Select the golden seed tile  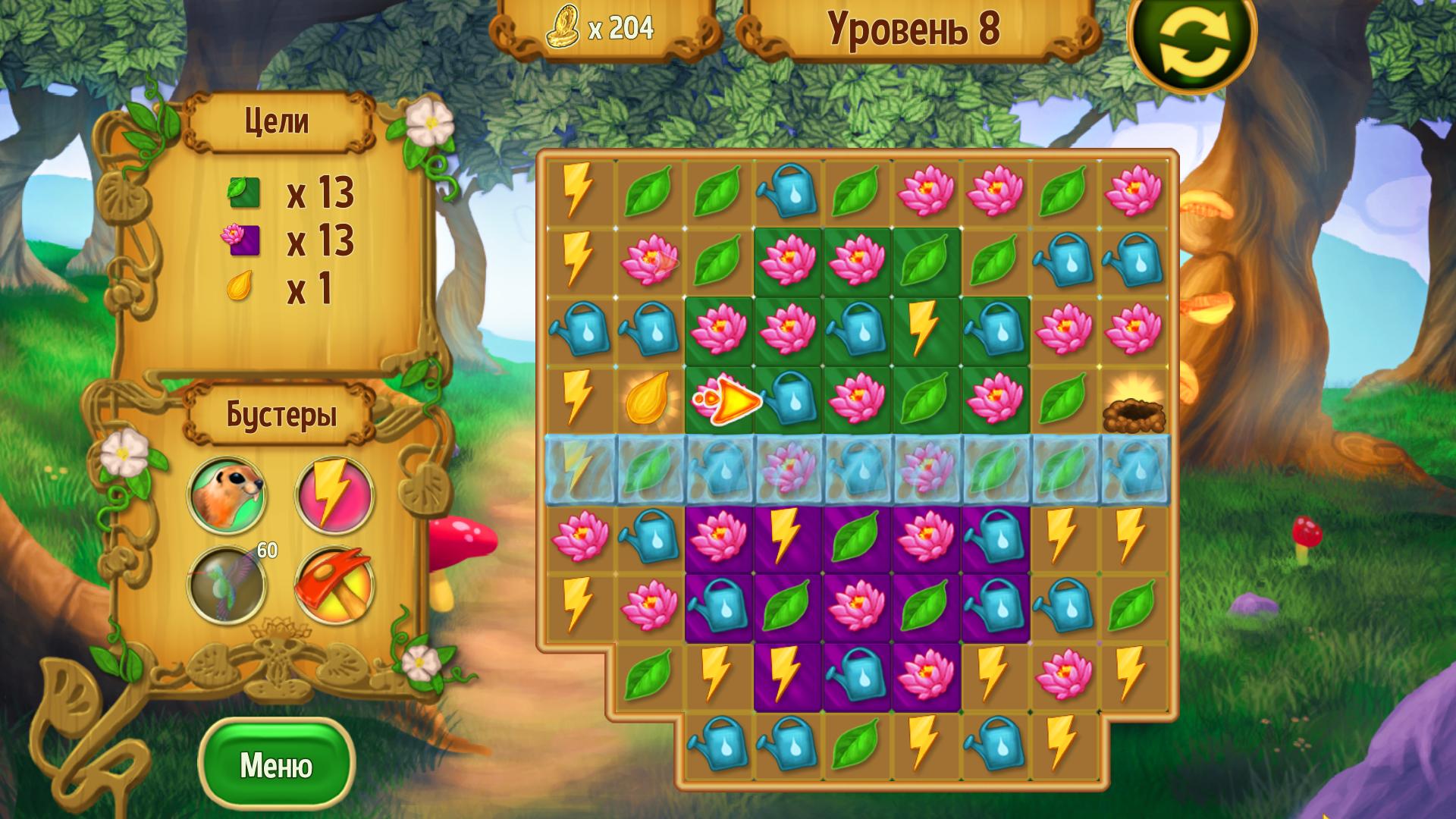648,398
